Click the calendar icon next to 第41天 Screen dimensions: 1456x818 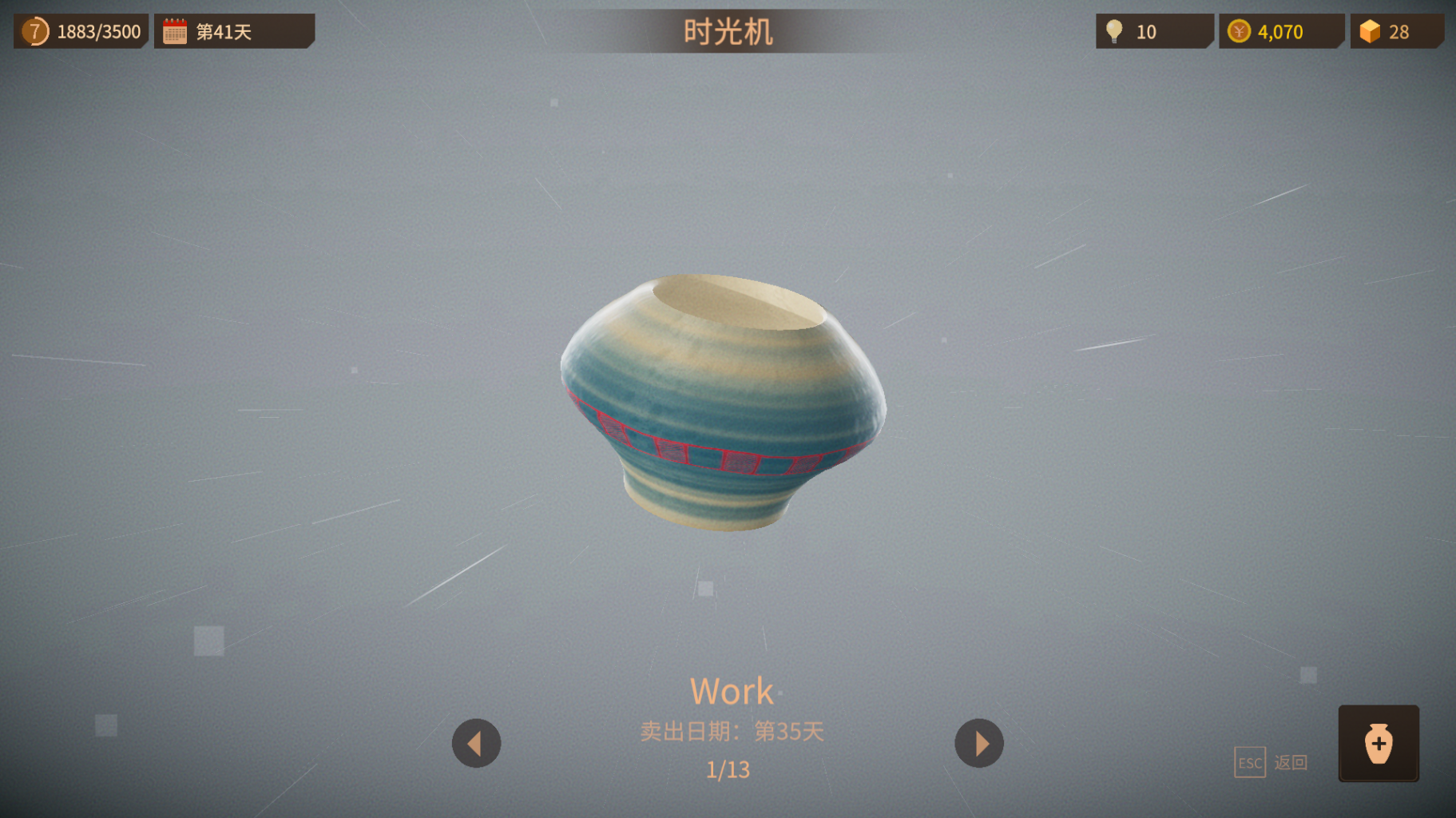pyautogui.click(x=174, y=30)
